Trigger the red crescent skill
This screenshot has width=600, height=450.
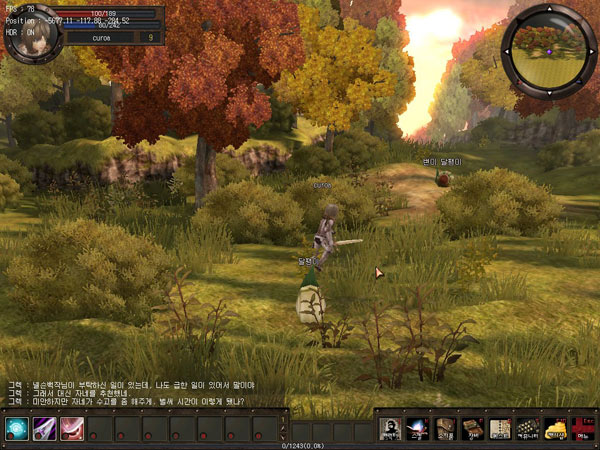coord(71,428)
